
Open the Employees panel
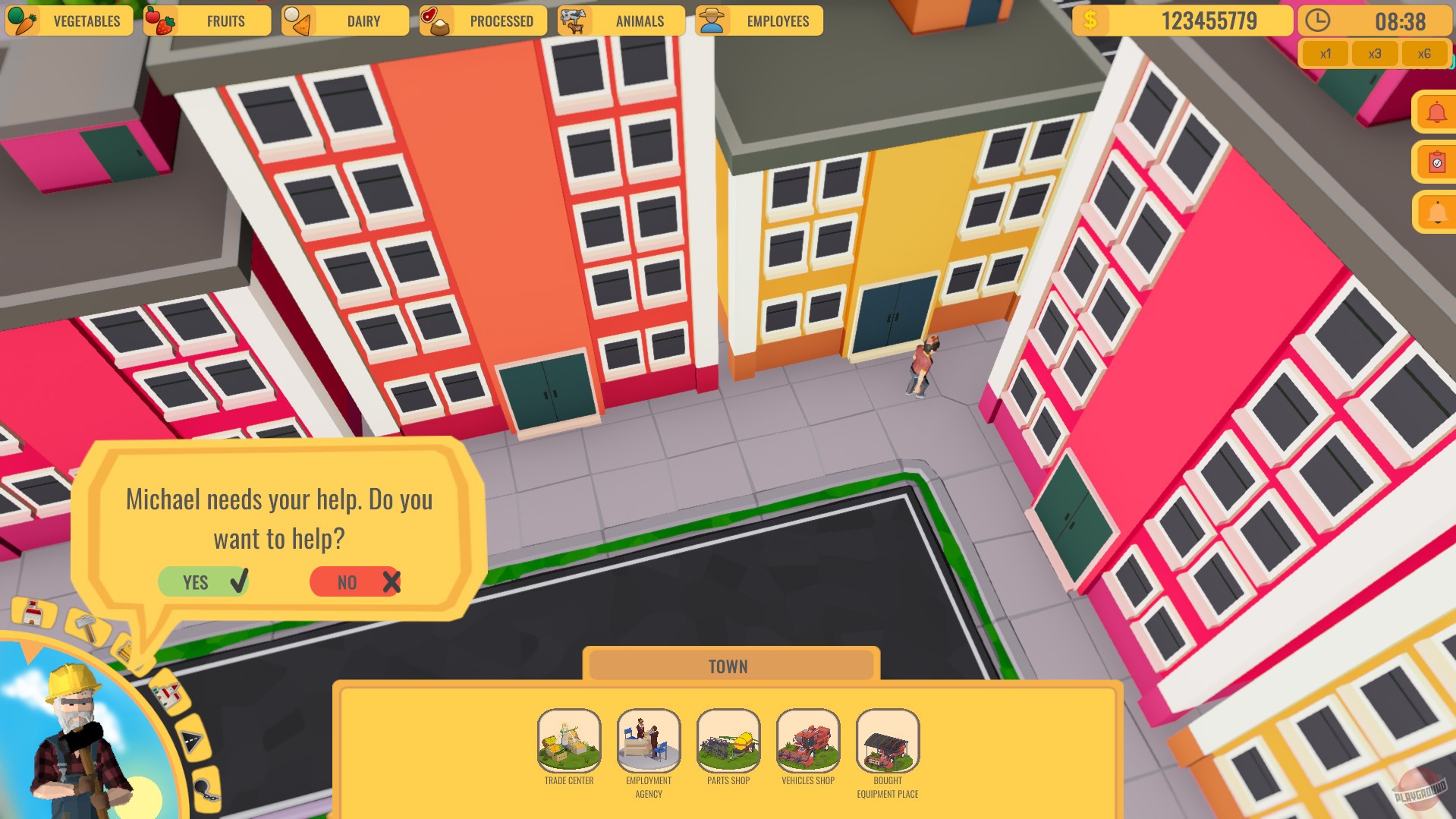point(759,20)
